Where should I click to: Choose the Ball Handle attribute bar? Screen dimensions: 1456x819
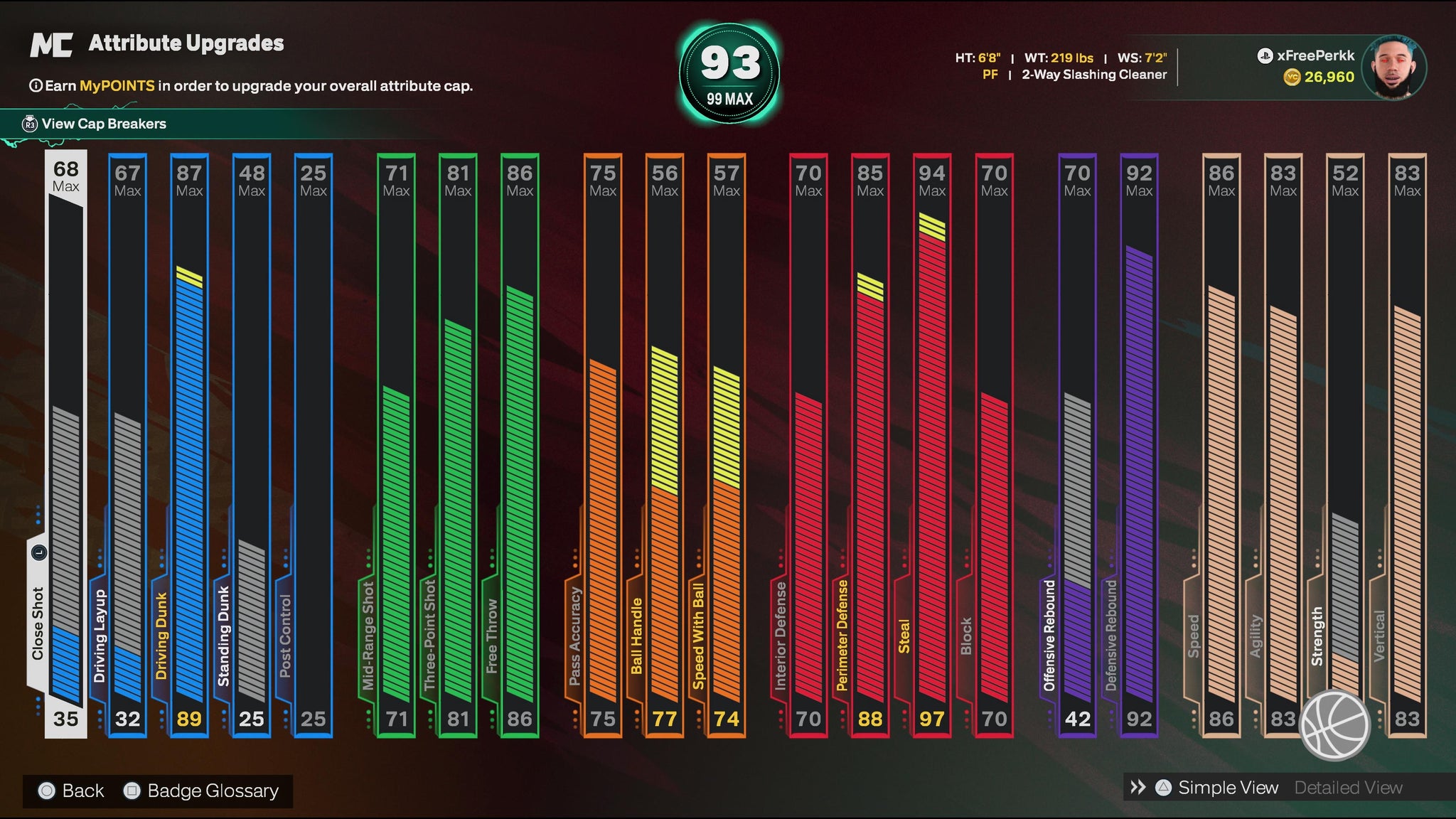tap(665, 444)
